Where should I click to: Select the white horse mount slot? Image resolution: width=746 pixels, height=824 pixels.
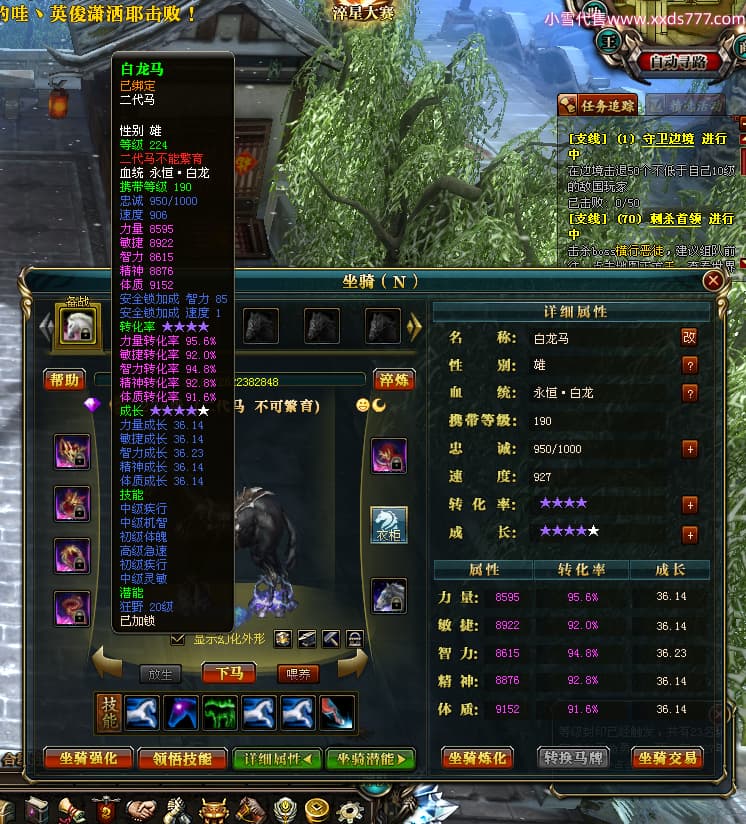pyautogui.click(x=78, y=325)
